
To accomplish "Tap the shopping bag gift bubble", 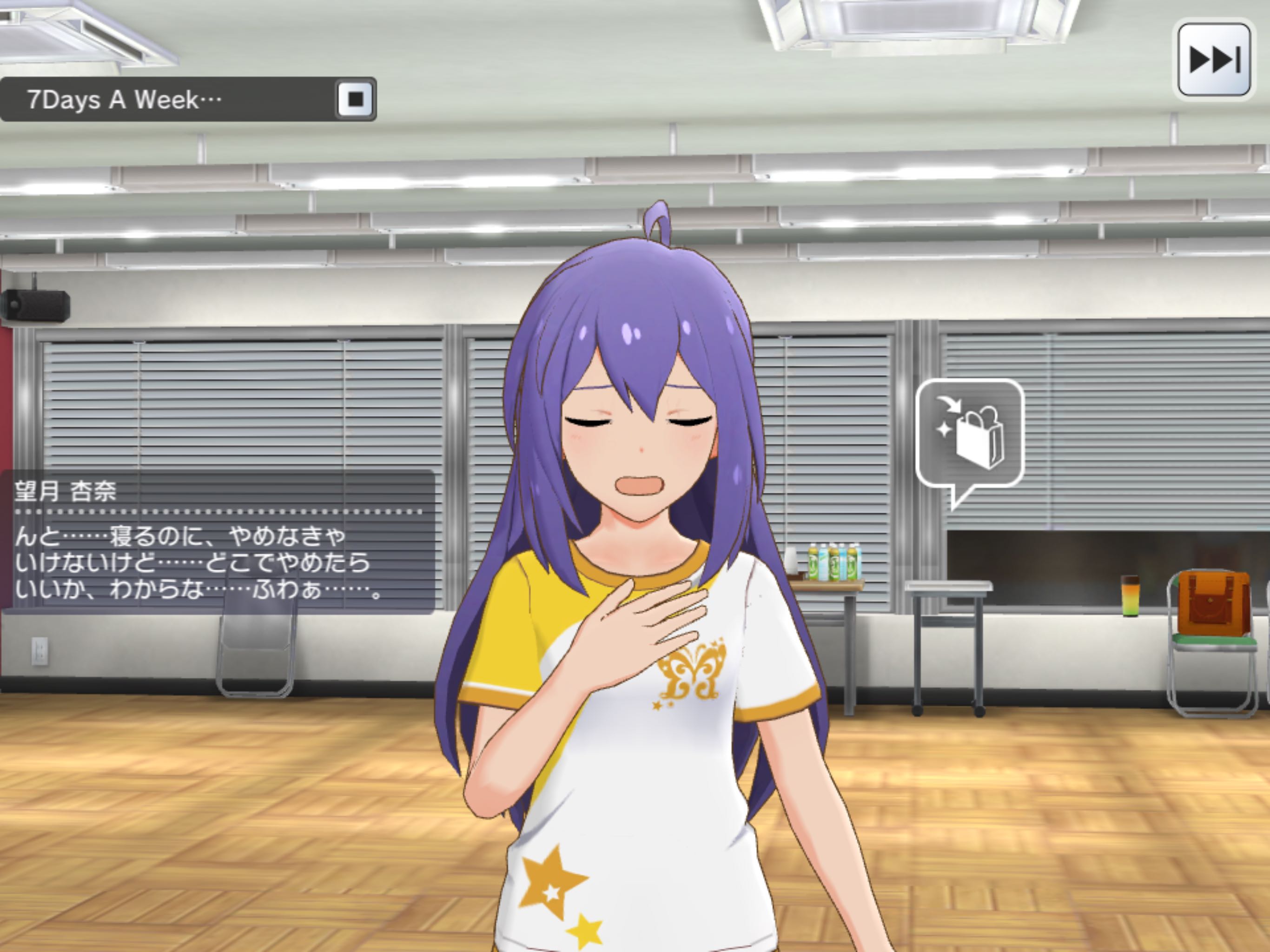I will pos(970,435).
